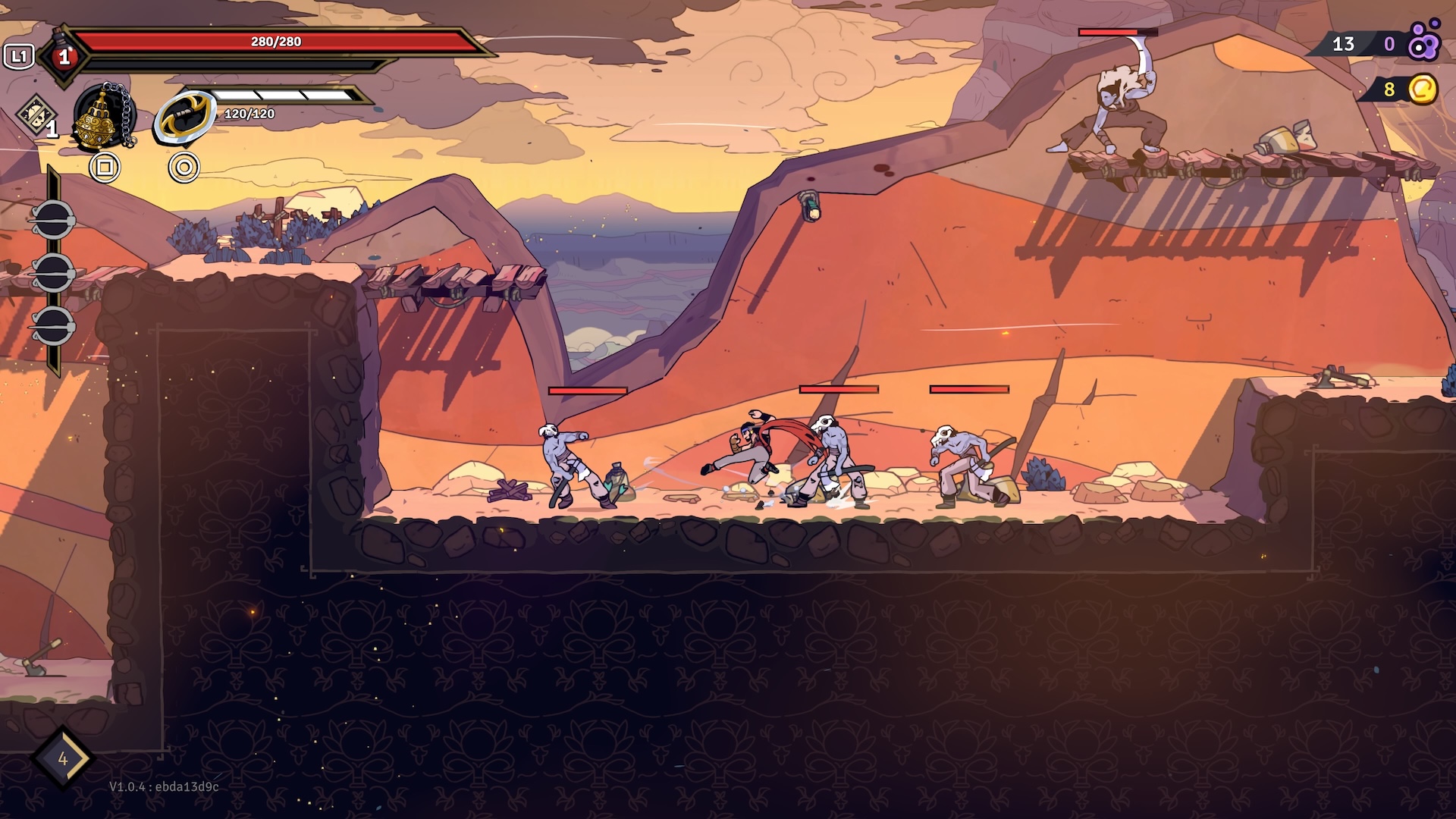This screenshot has width=1456, height=819.
Task: Click the diamond badge showing number 4
Action: (x=62, y=759)
